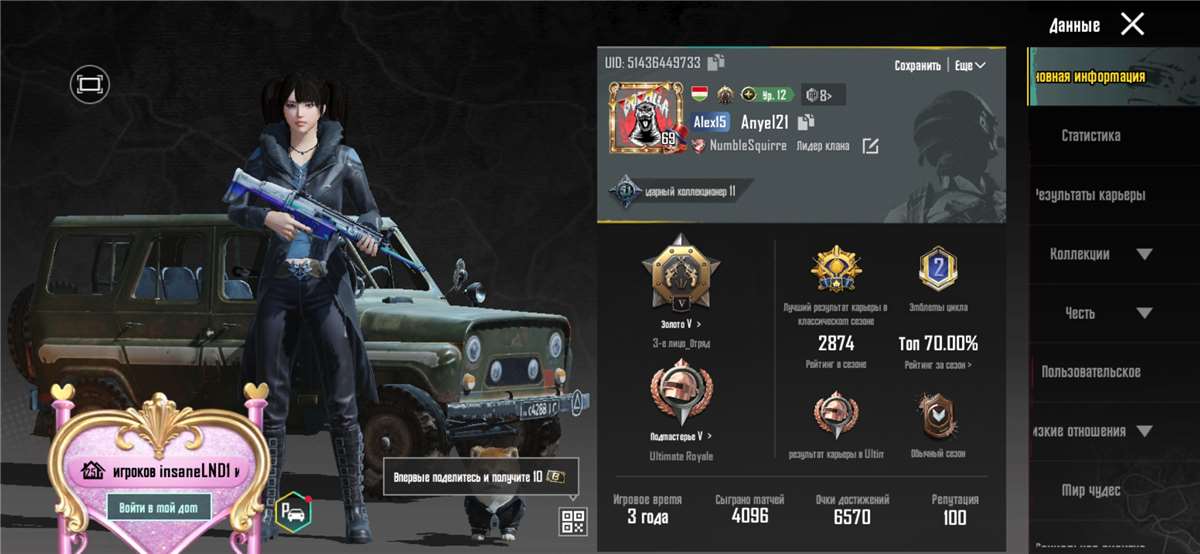The height and width of the screenshot is (554, 1200).
Task: Expand the Коллекции section
Action: (1100, 254)
